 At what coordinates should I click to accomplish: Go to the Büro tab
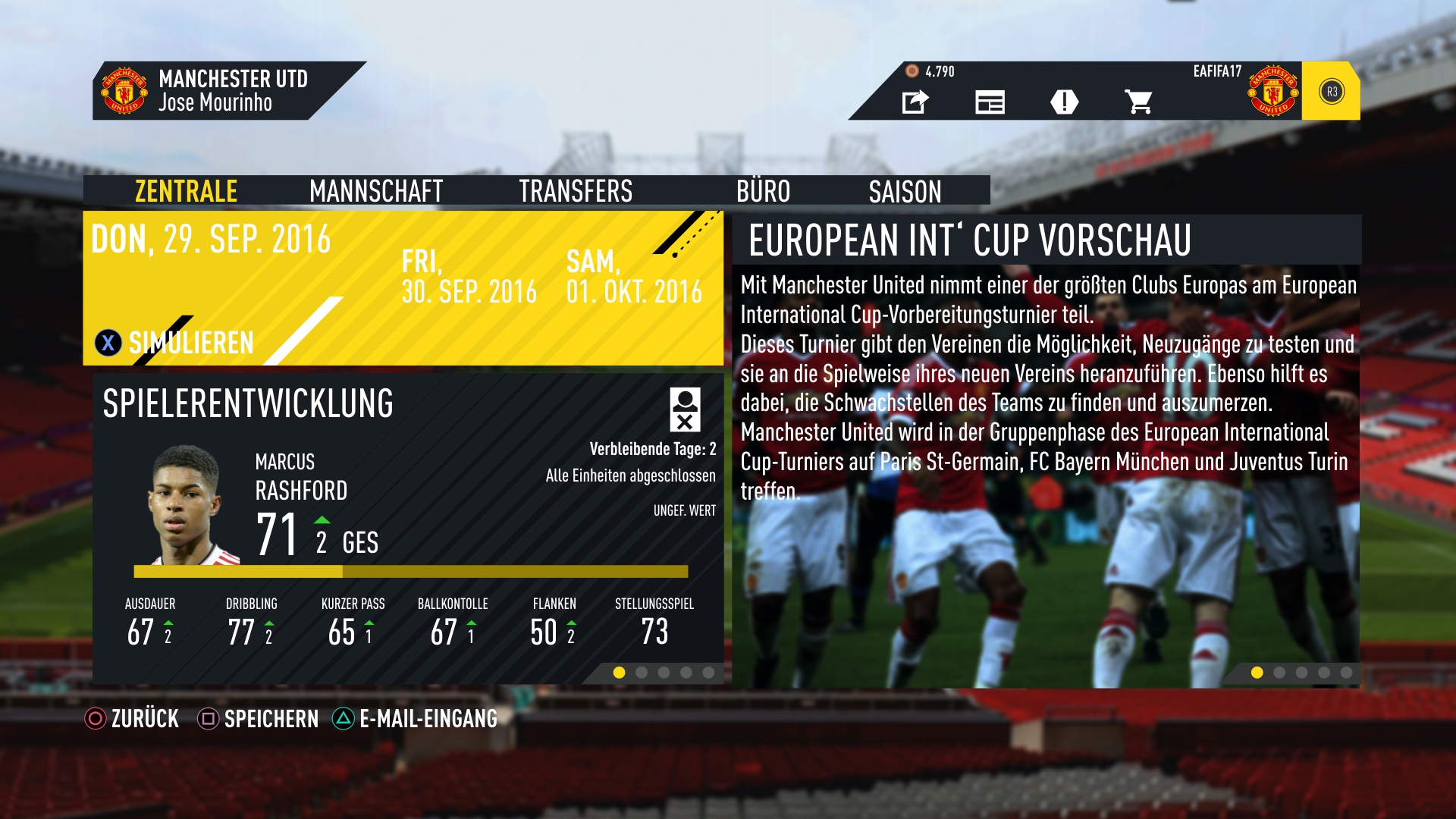[763, 191]
